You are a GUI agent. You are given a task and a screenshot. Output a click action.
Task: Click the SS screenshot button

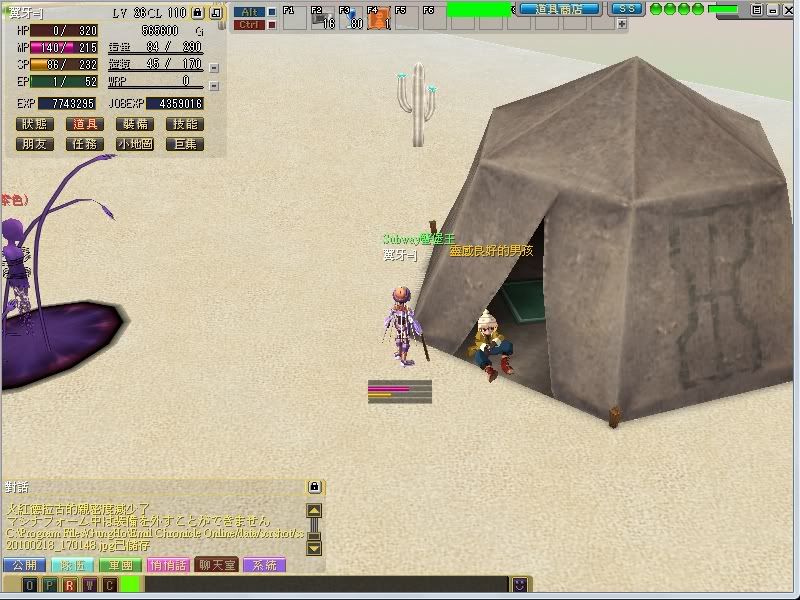[x=625, y=9]
